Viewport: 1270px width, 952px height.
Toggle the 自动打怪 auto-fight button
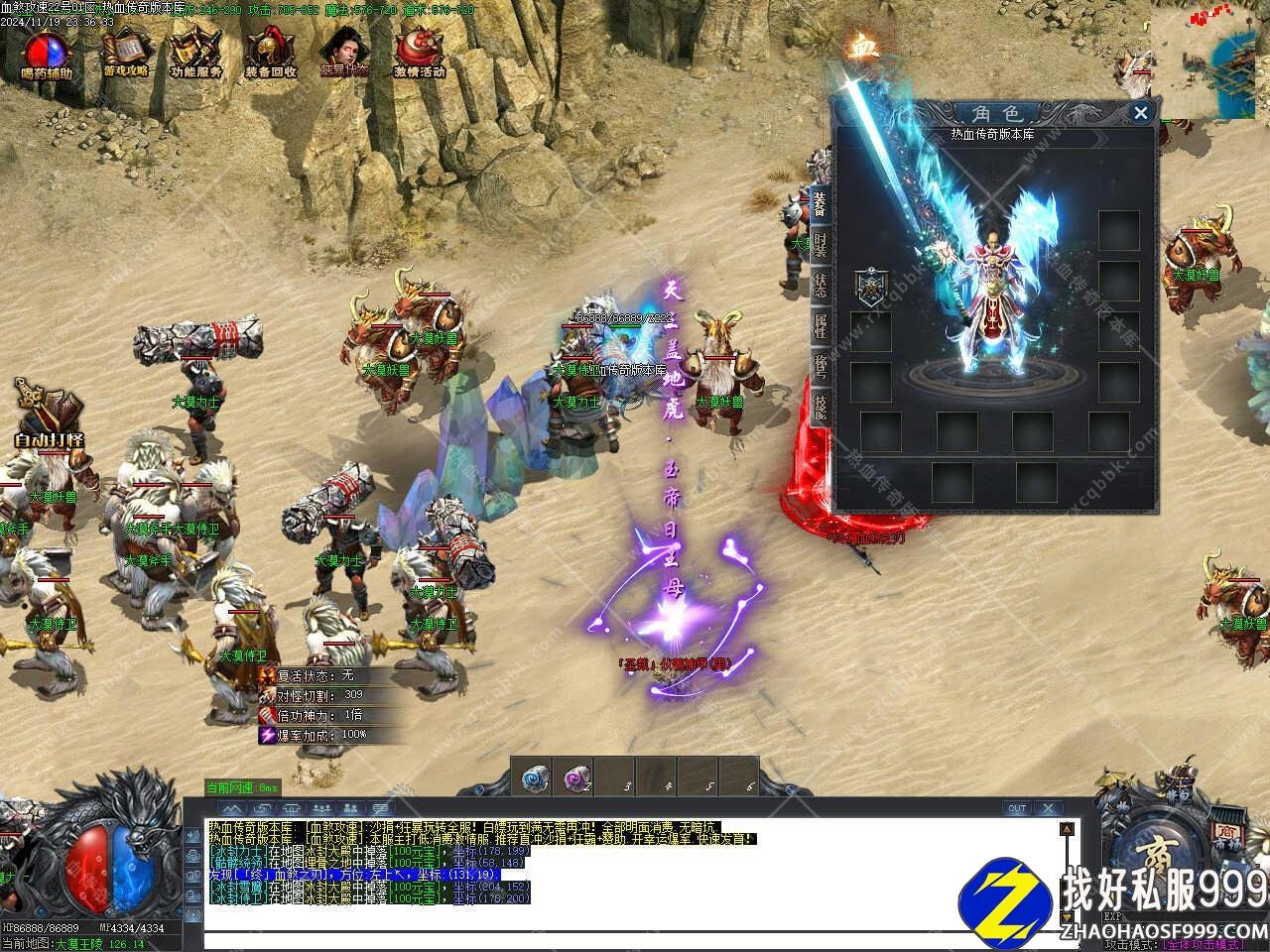click(x=50, y=415)
